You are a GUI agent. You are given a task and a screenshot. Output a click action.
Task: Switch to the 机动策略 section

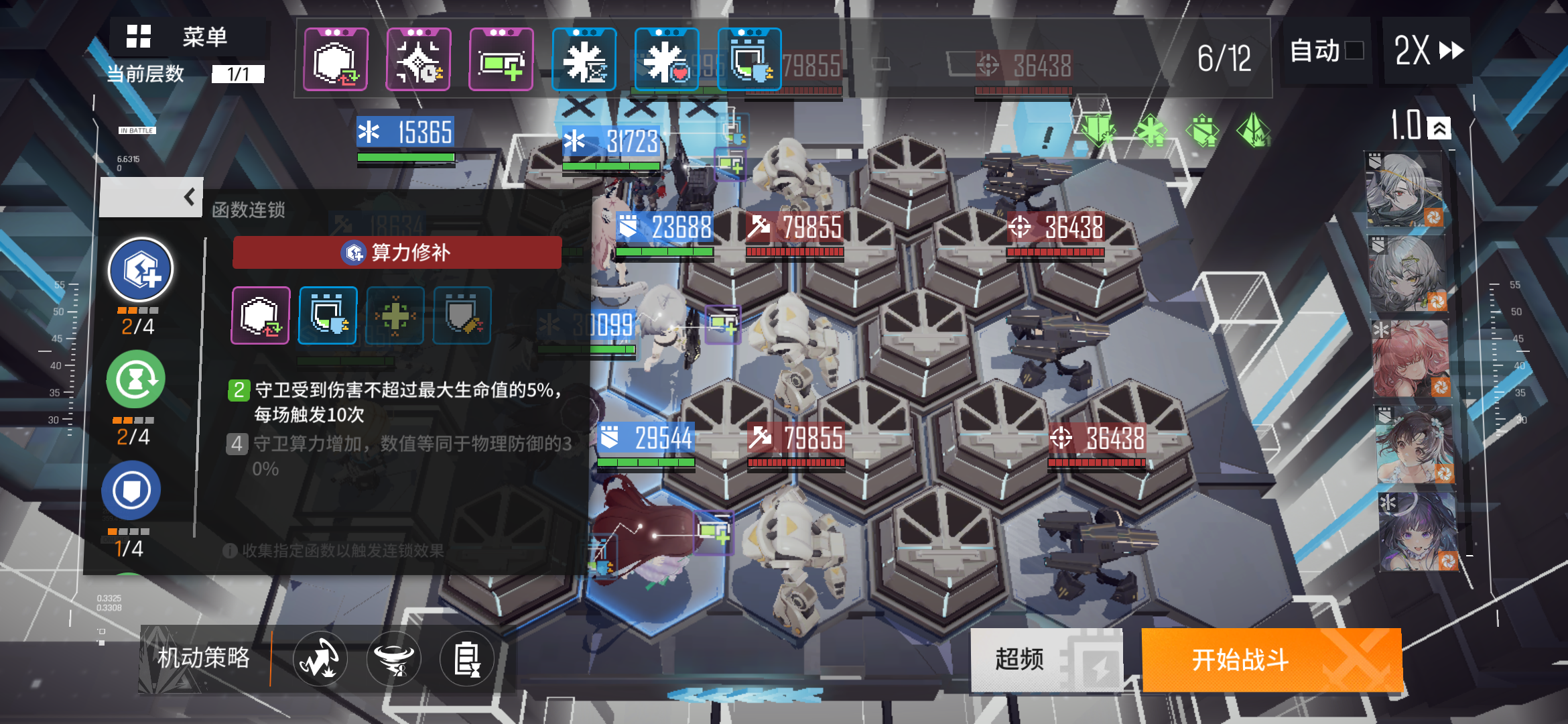pos(204,659)
